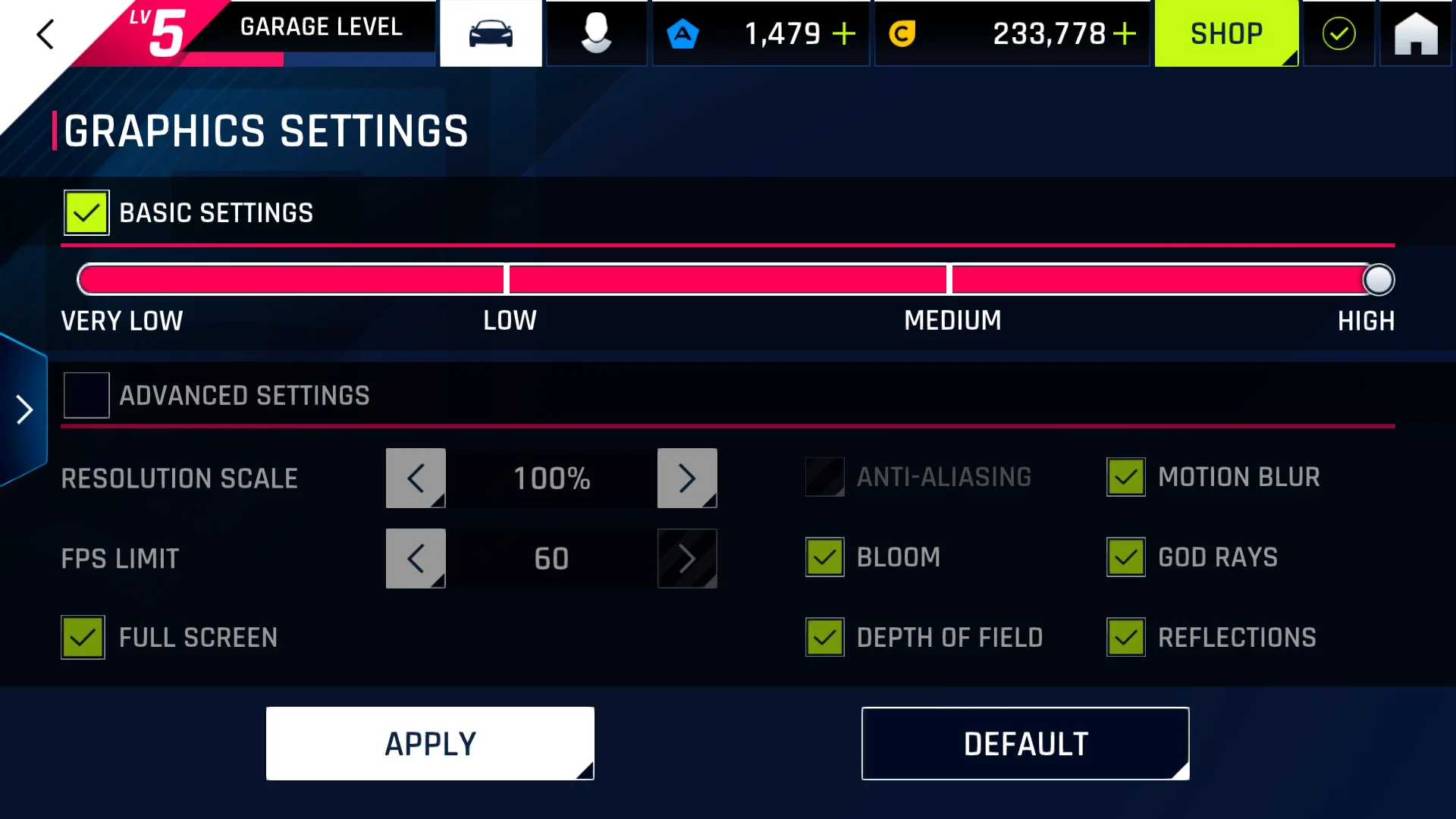Increase the Resolution Scale value
Screen dimensions: 1456x819
tap(687, 479)
